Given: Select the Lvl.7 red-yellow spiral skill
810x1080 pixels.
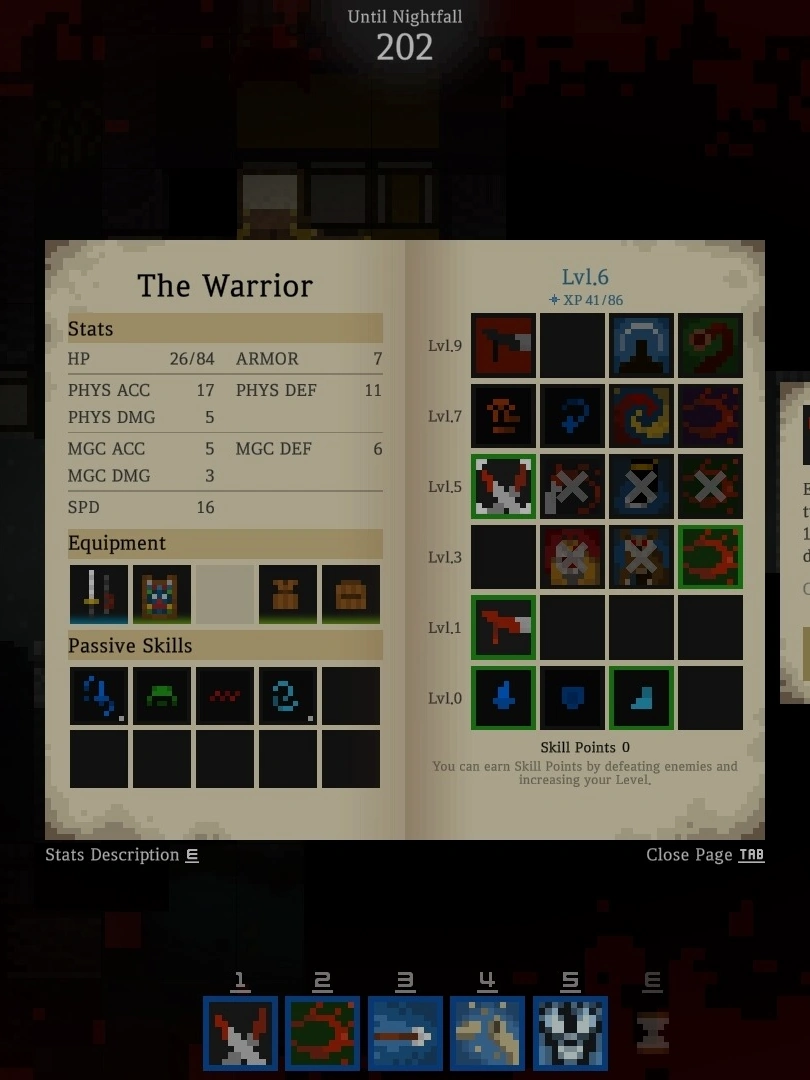Looking at the screenshot, I should coord(641,416).
